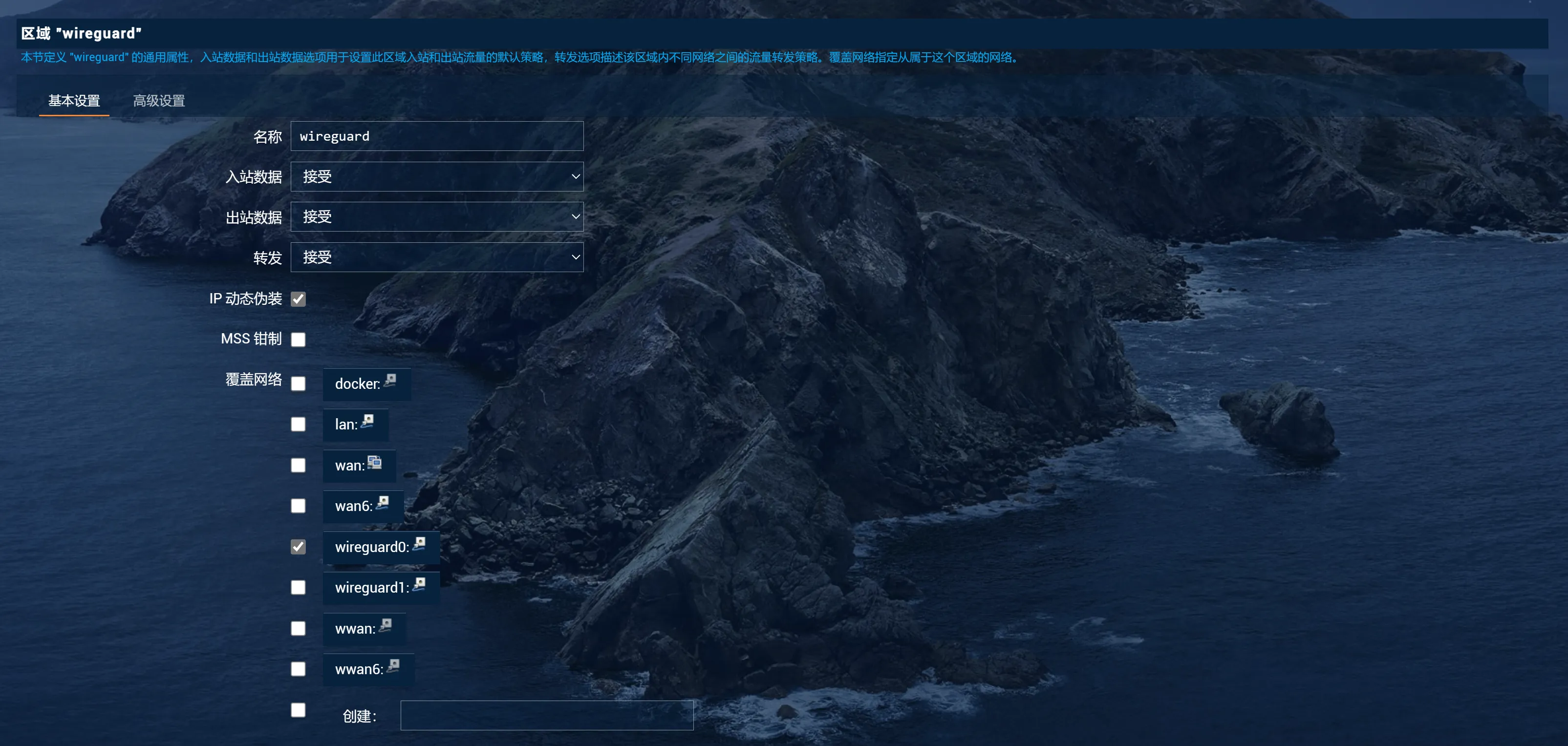Check the docker network checkbox
Screen dimensions: 1568x746
(298, 384)
